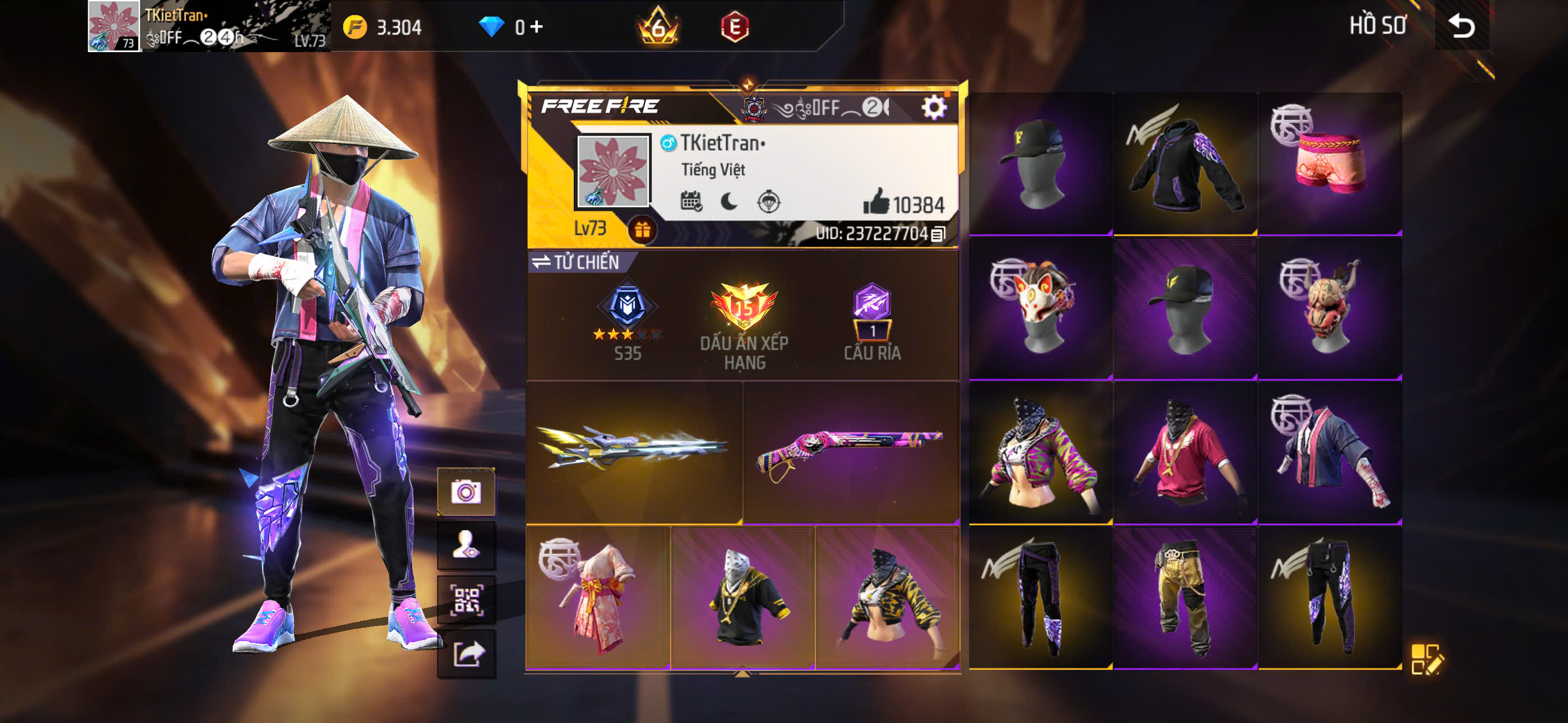Add diamonds with the plus button
1568x723 pixels.
pyautogui.click(x=536, y=27)
